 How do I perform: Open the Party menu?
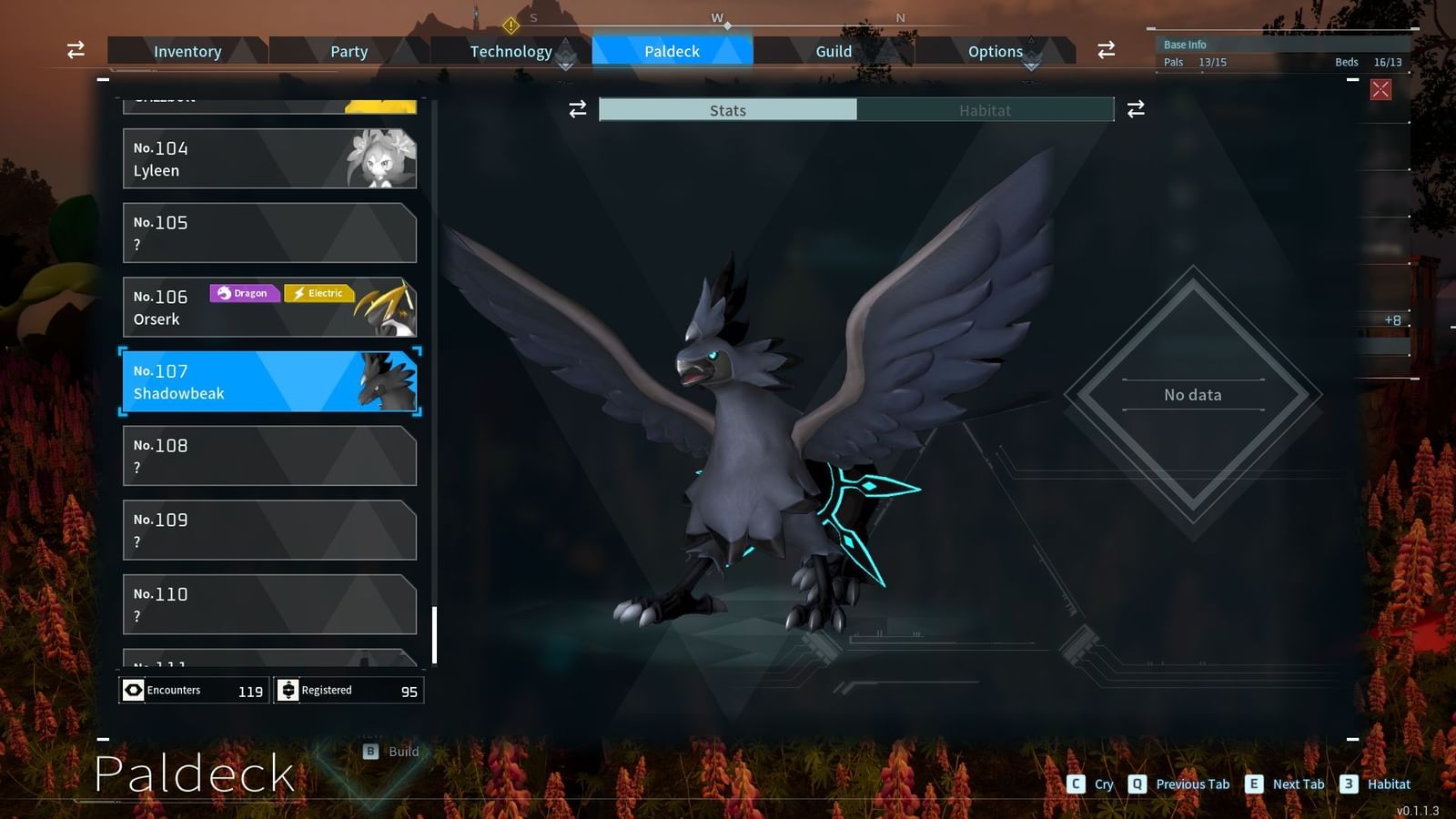(349, 51)
